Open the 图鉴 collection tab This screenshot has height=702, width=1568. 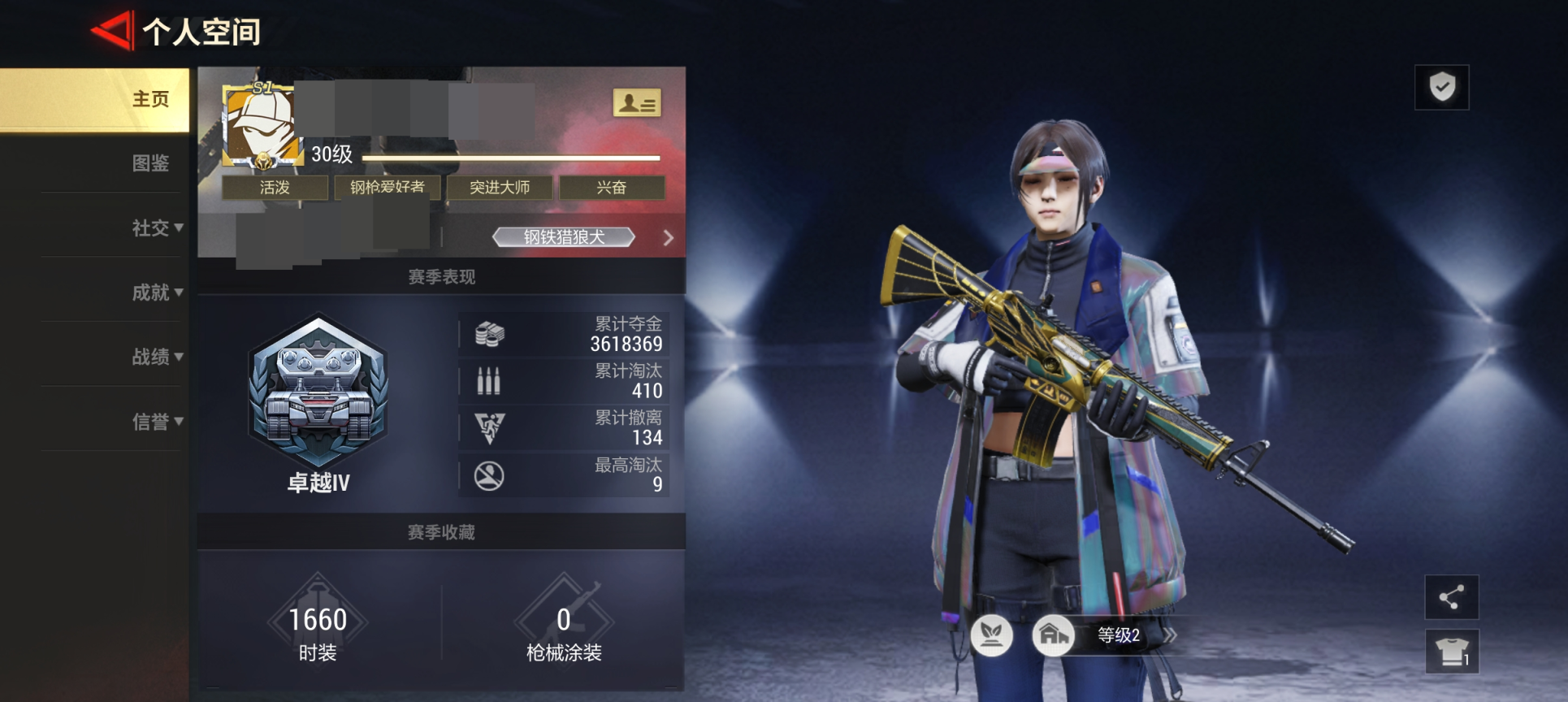click(x=150, y=163)
